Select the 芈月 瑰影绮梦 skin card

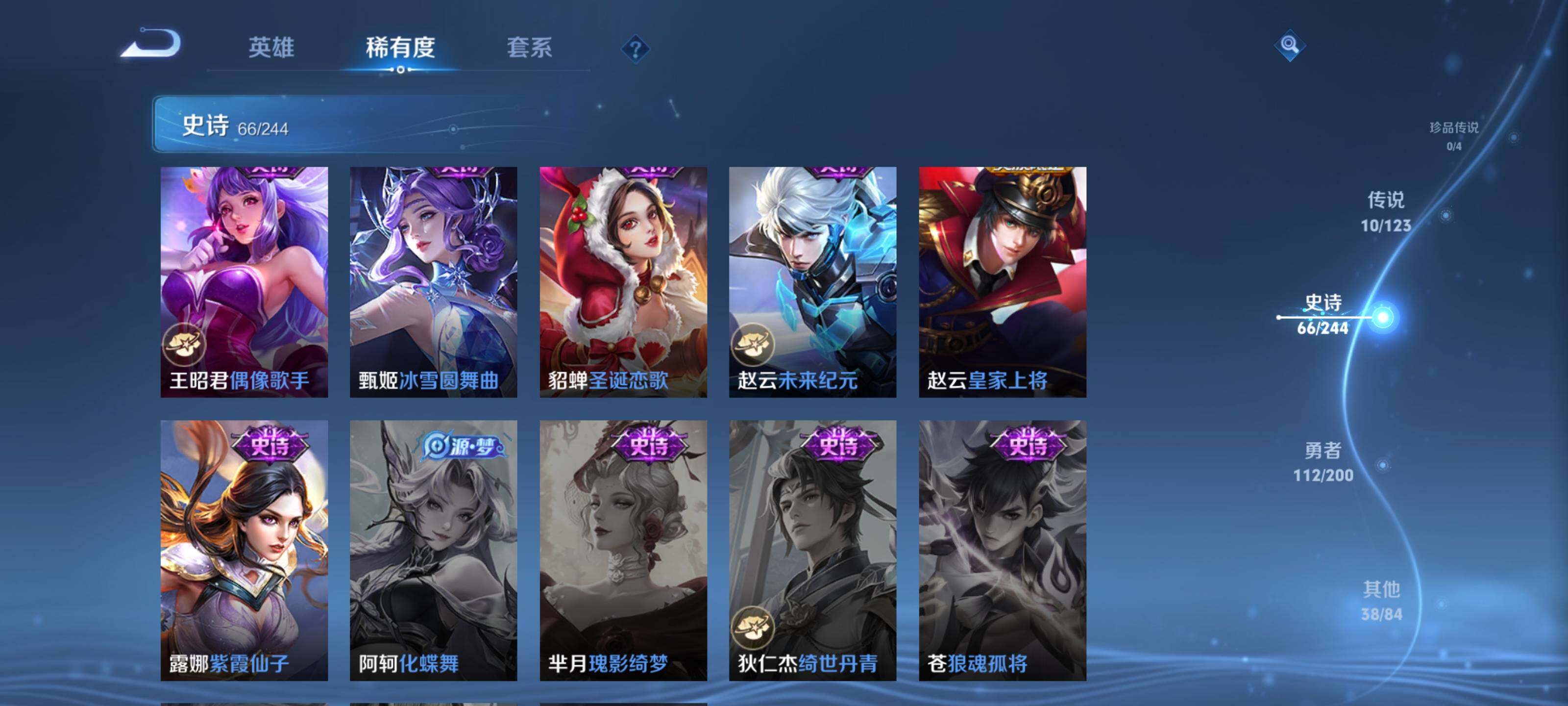623,550
